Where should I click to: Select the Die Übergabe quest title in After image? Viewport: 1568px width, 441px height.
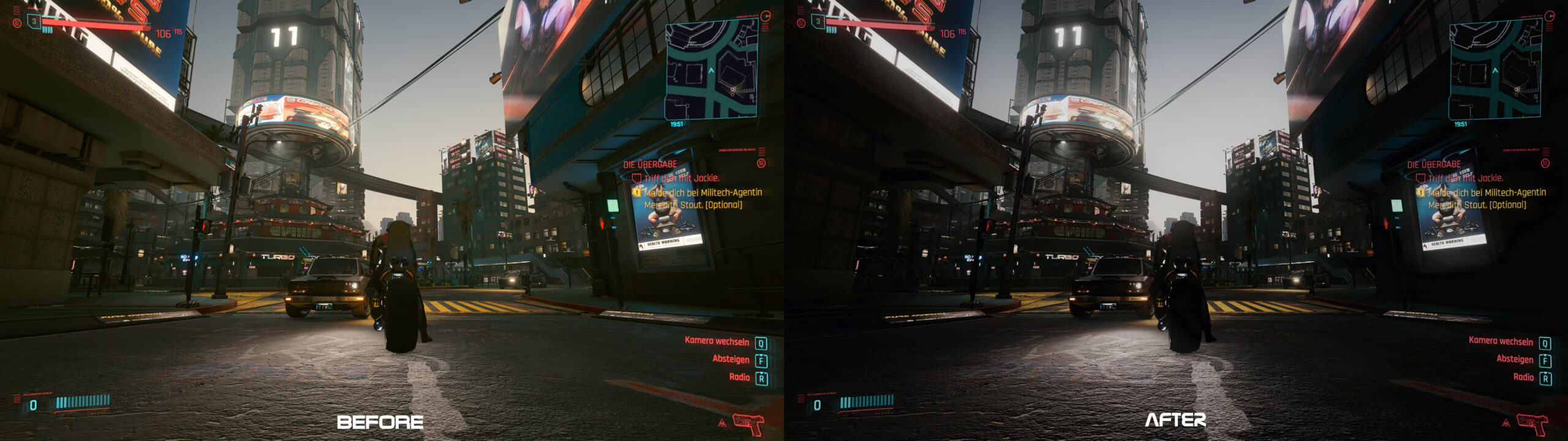coord(1434,164)
